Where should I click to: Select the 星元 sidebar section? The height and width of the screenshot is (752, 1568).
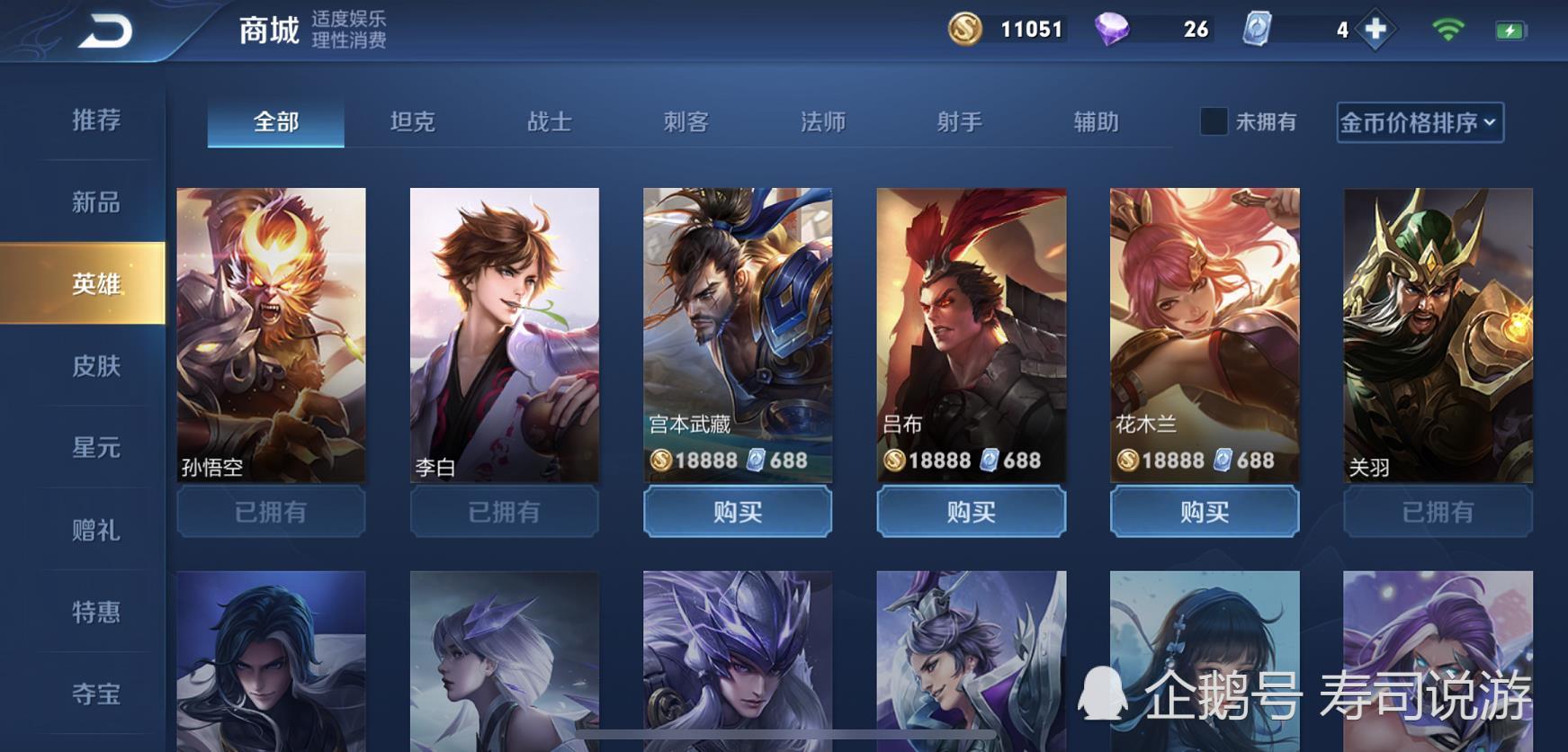click(x=94, y=447)
